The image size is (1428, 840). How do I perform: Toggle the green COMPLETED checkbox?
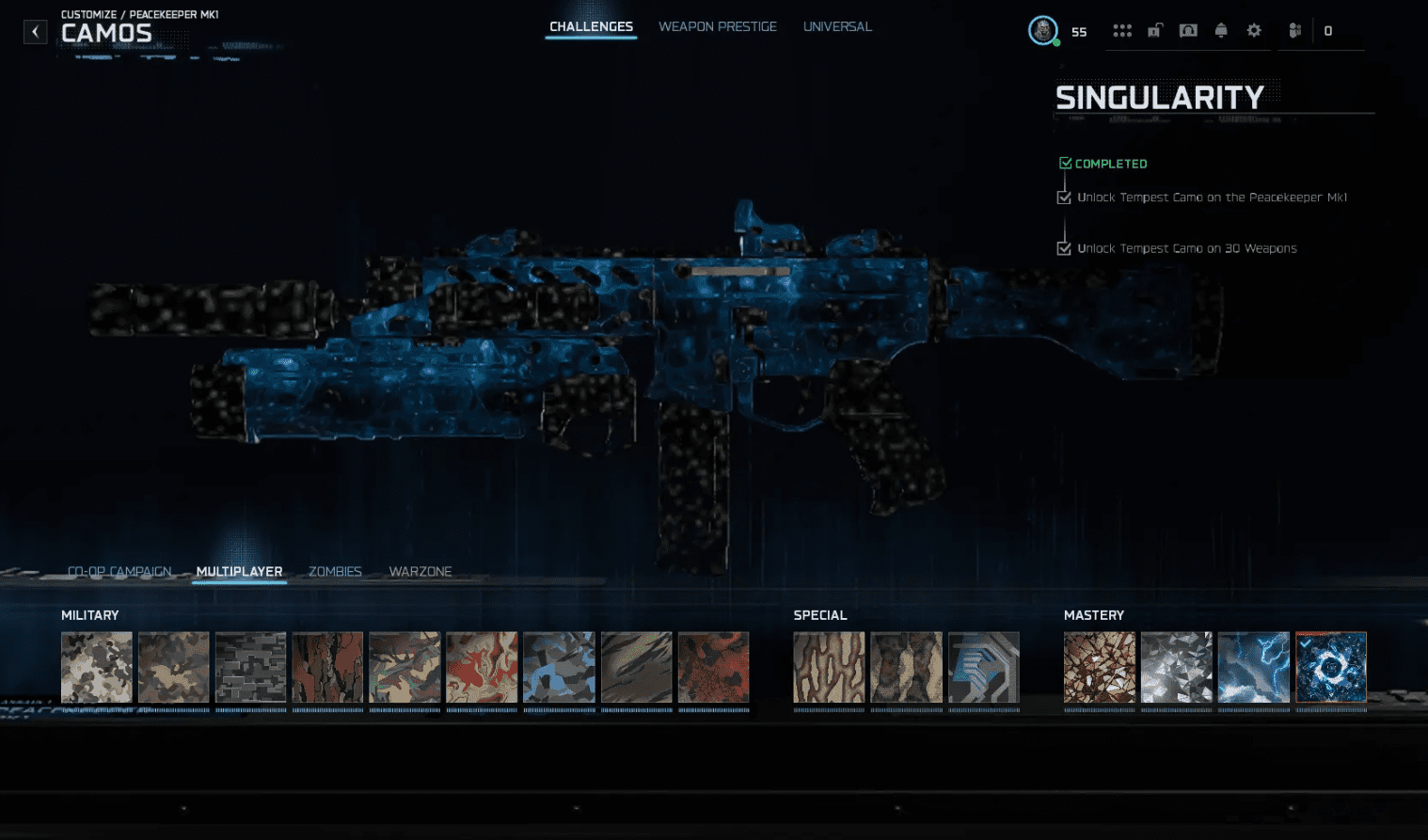coord(1065,163)
